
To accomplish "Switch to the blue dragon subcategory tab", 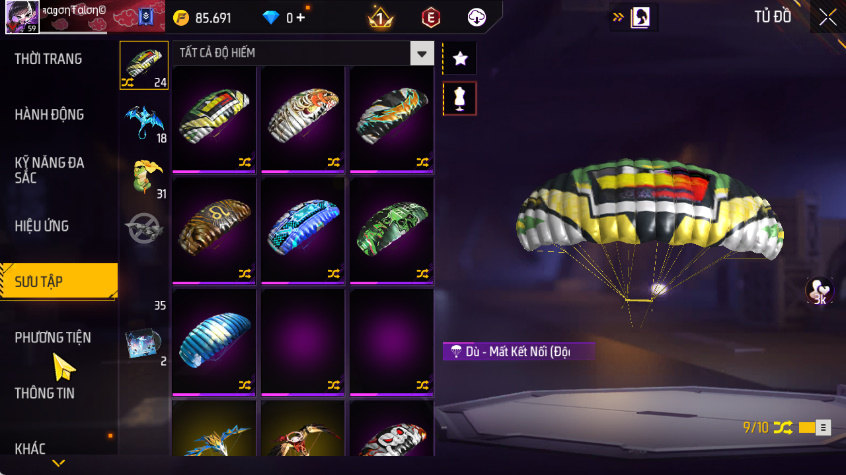I will tap(144, 123).
